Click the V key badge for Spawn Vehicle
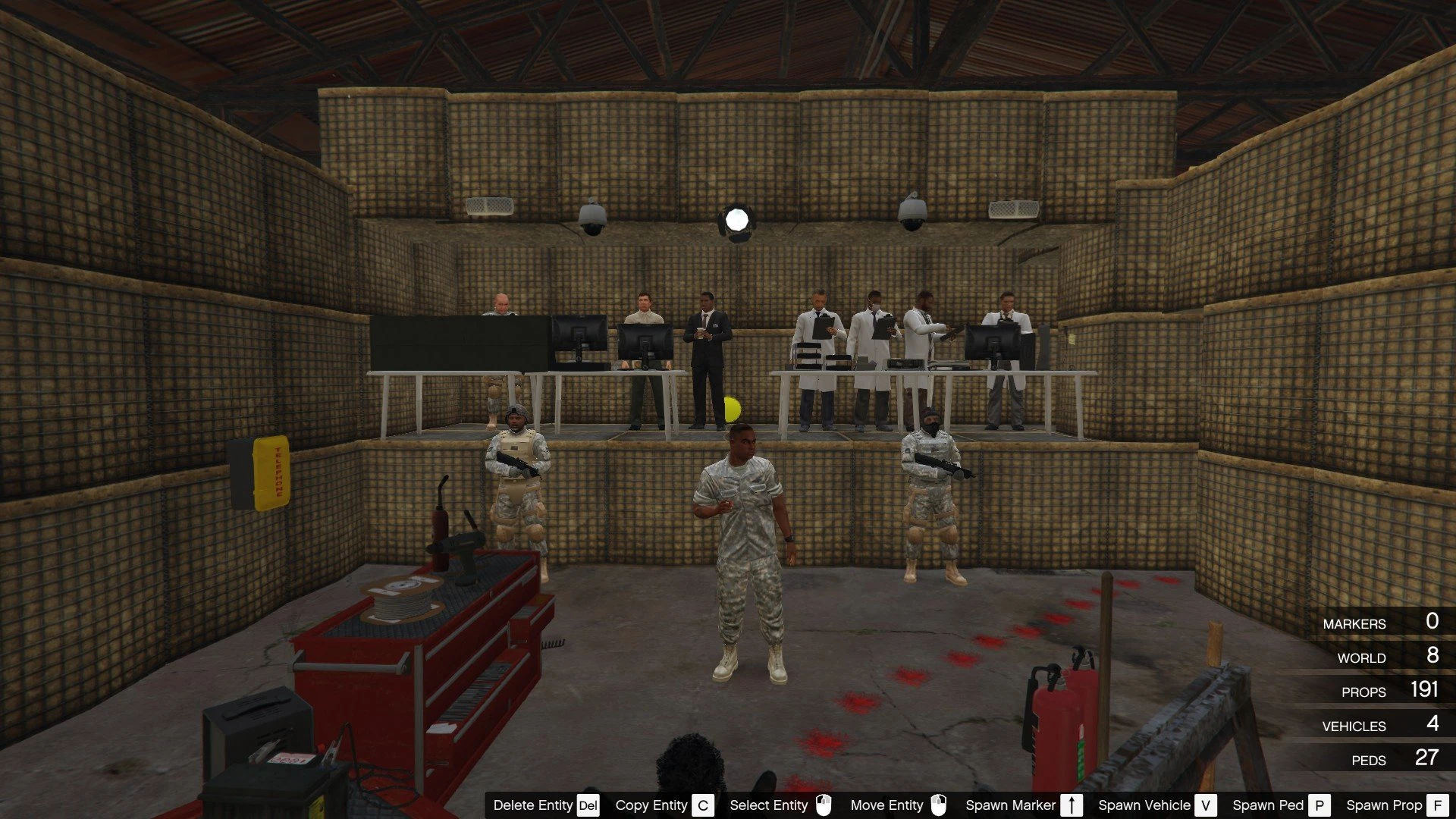Screen dimensions: 1456x819 [1205, 805]
